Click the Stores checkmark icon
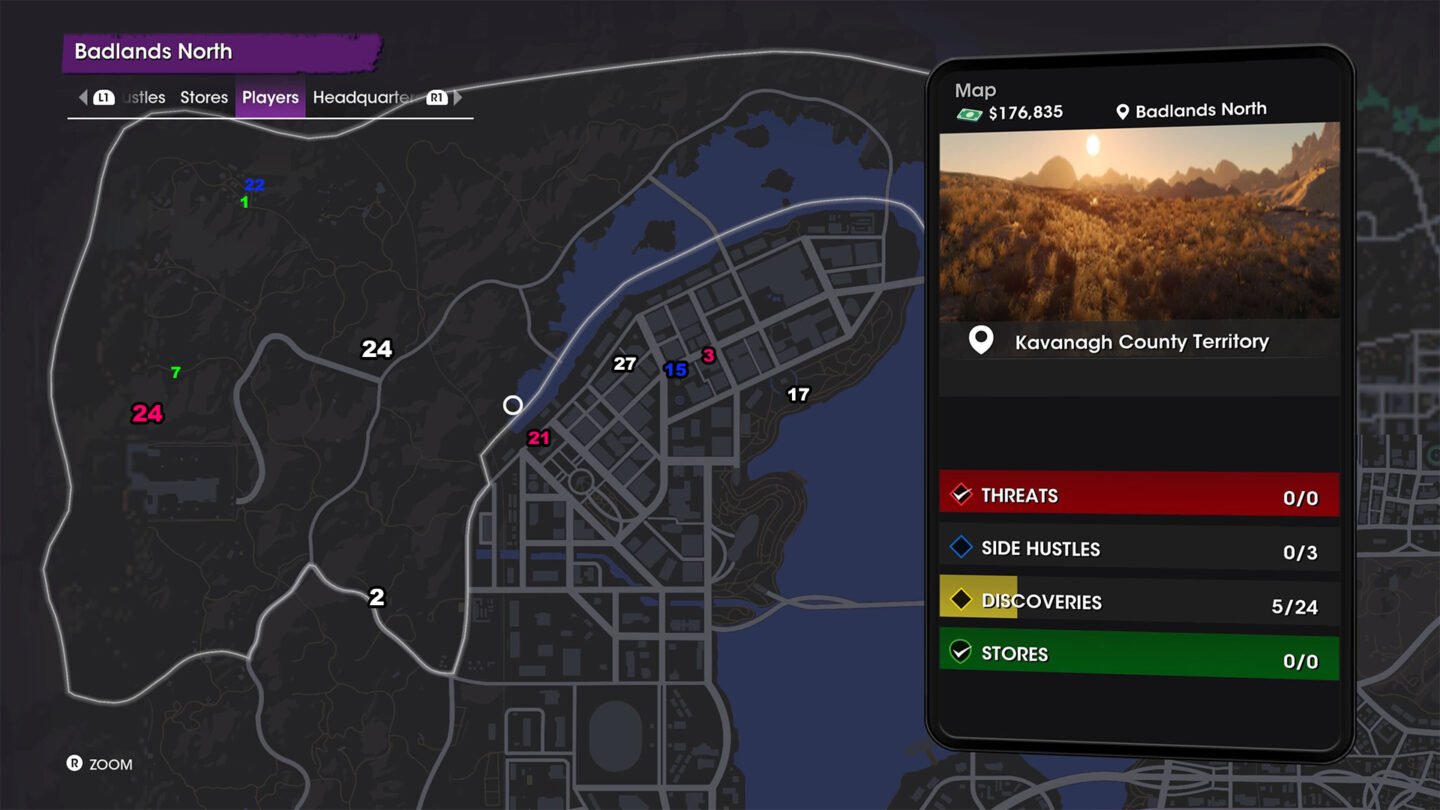Screen dimensions: 1440x810 962,653
